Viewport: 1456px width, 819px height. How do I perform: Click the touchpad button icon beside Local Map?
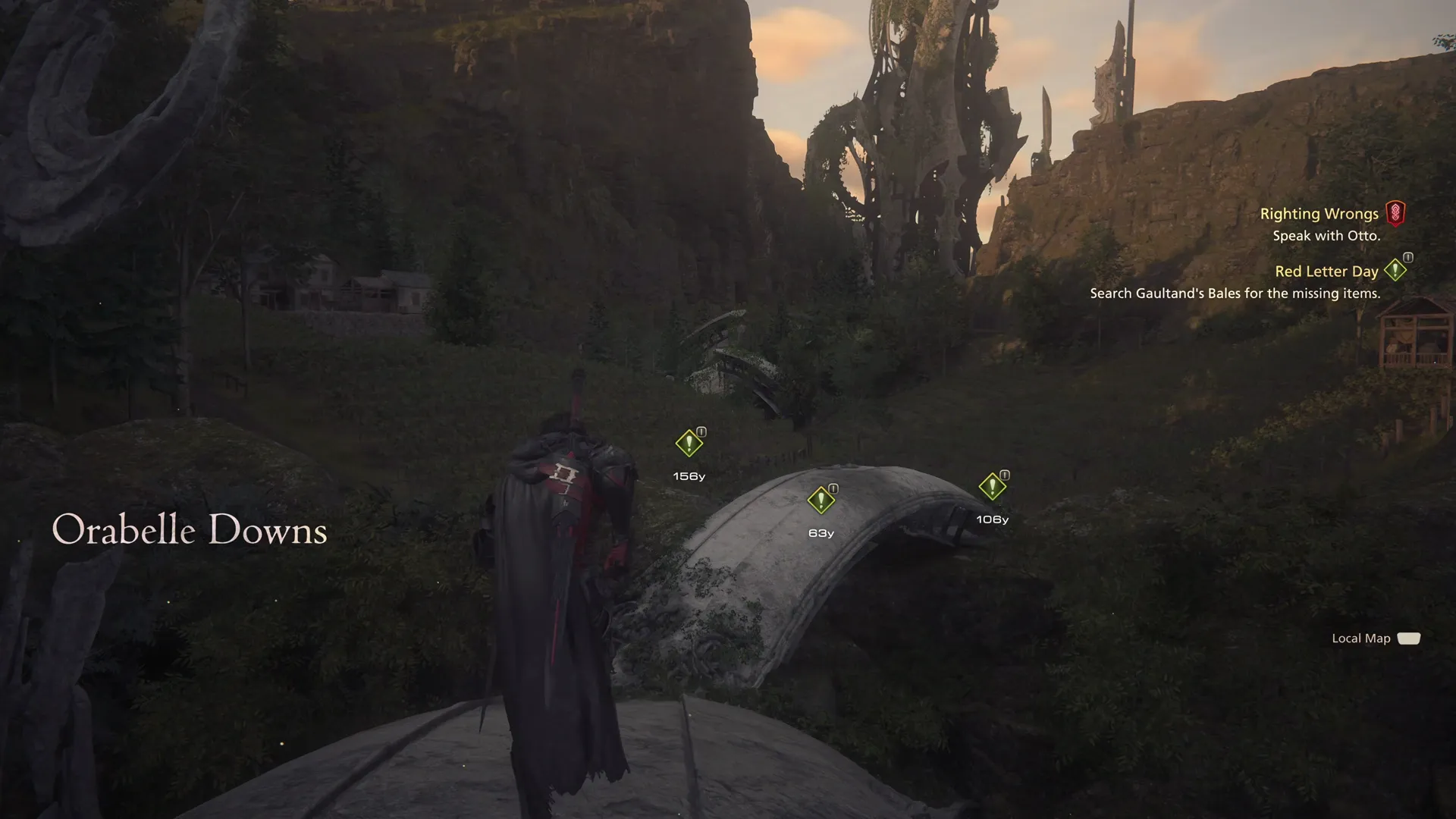click(x=1408, y=638)
